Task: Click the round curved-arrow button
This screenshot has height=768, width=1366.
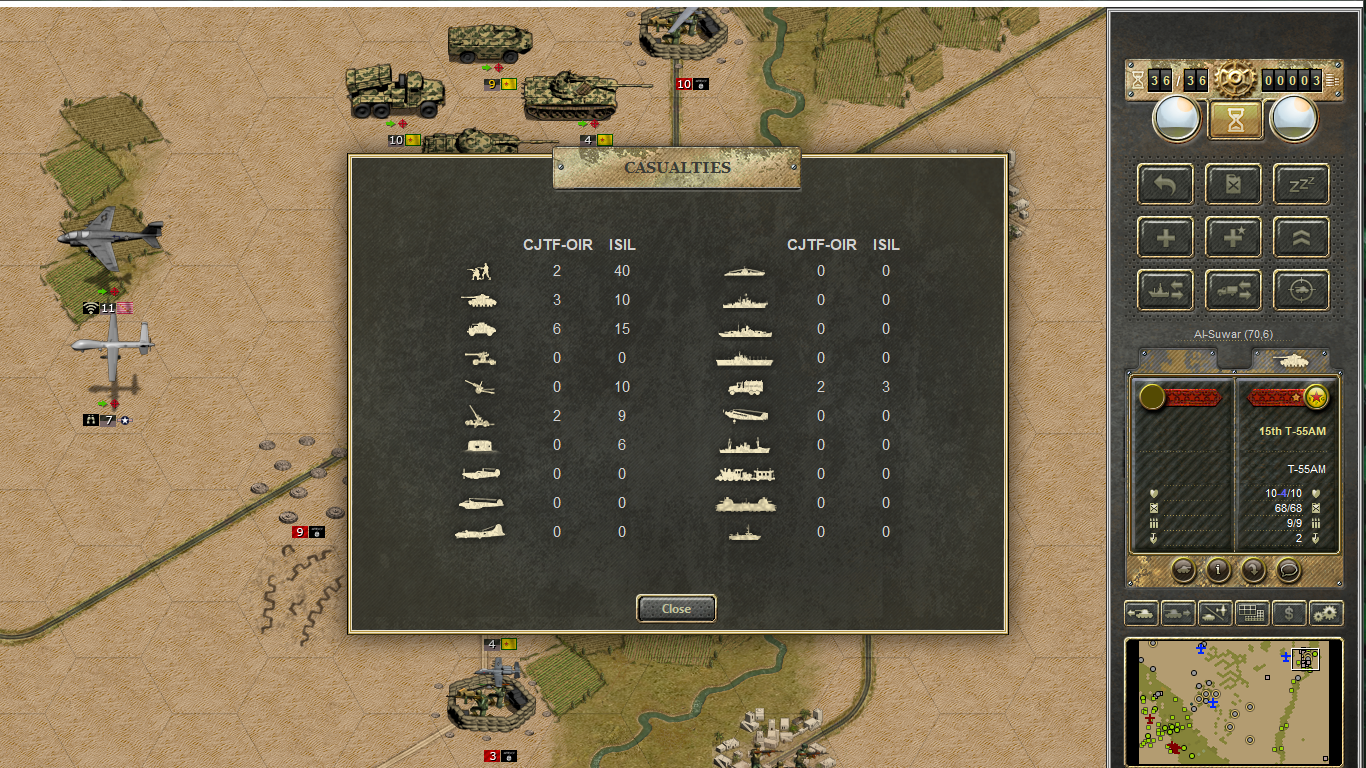Action: pyautogui.click(x=1253, y=570)
